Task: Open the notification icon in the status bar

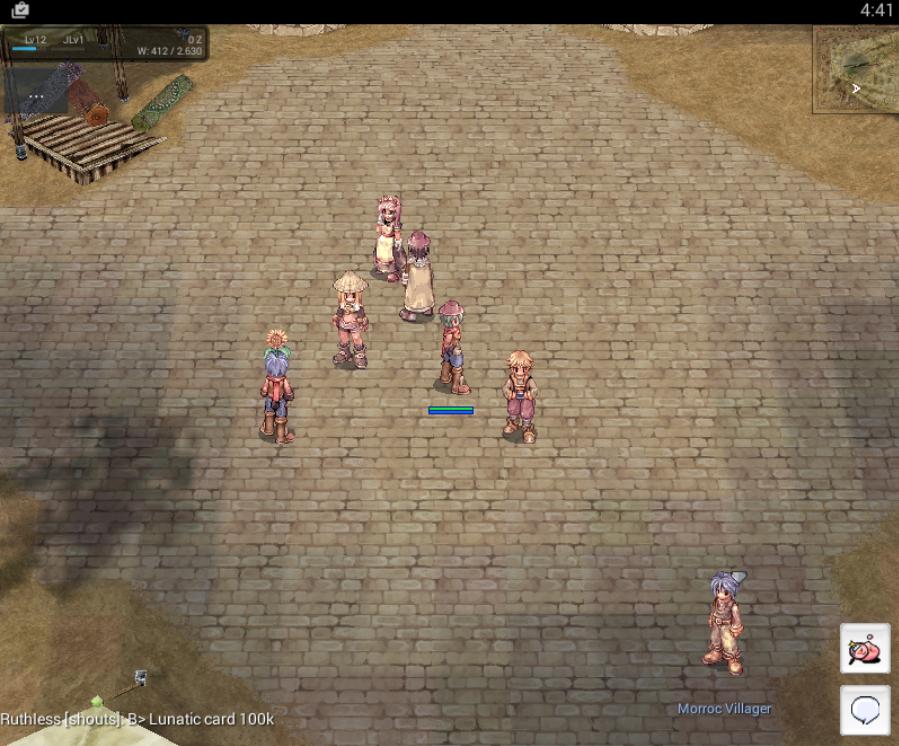Action: [x=20, y=10]
